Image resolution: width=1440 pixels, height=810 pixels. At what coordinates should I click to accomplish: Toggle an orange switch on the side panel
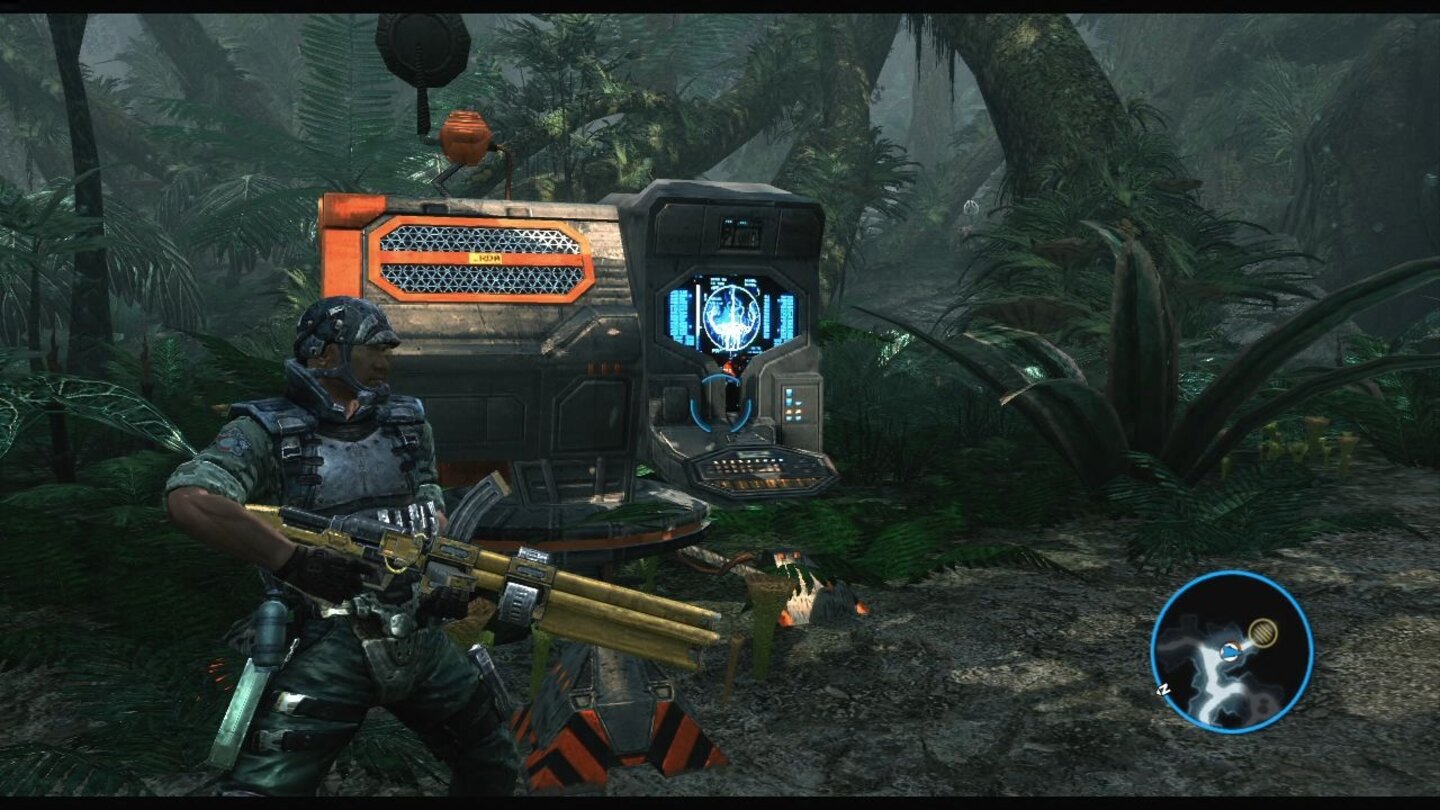click(791, 412)
